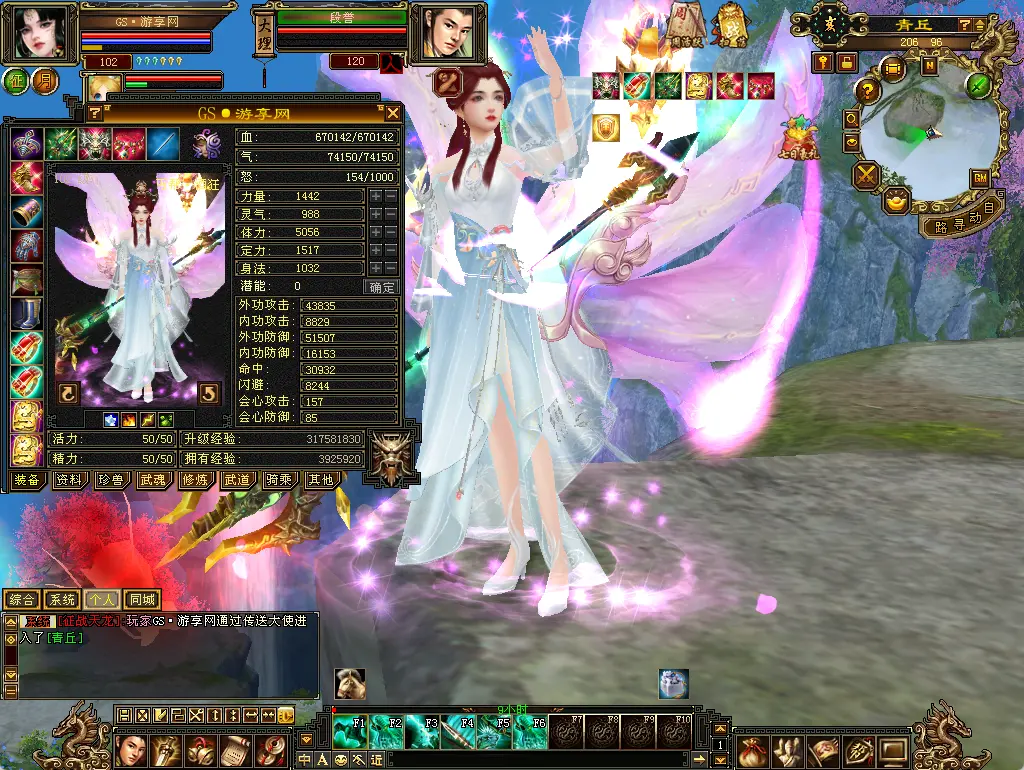Activate the F1 skill slot

pos(352,731)
